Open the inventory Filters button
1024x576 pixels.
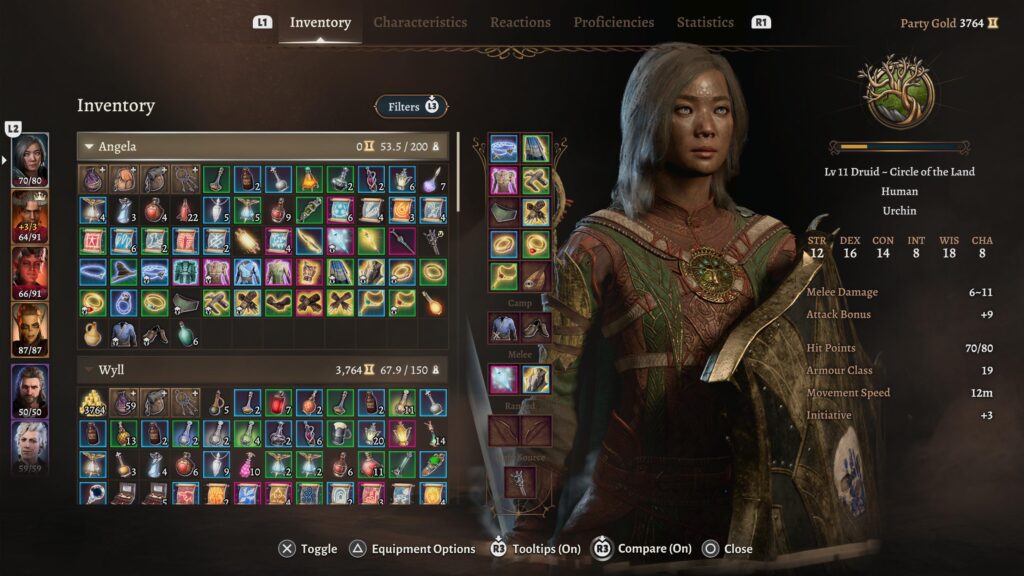(x=411, y=106)
